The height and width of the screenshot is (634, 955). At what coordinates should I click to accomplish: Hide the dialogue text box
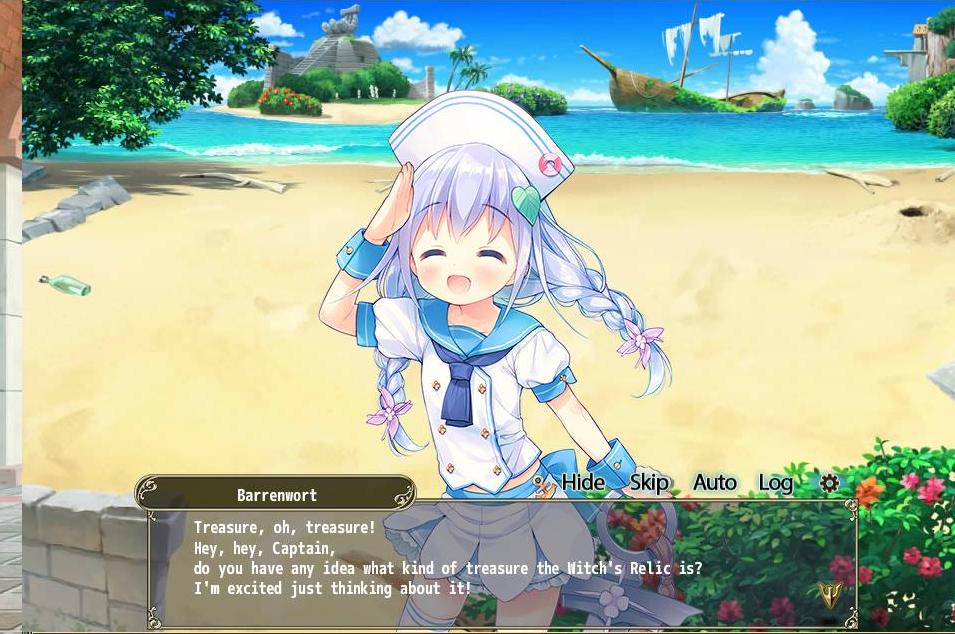pos(582,483)
